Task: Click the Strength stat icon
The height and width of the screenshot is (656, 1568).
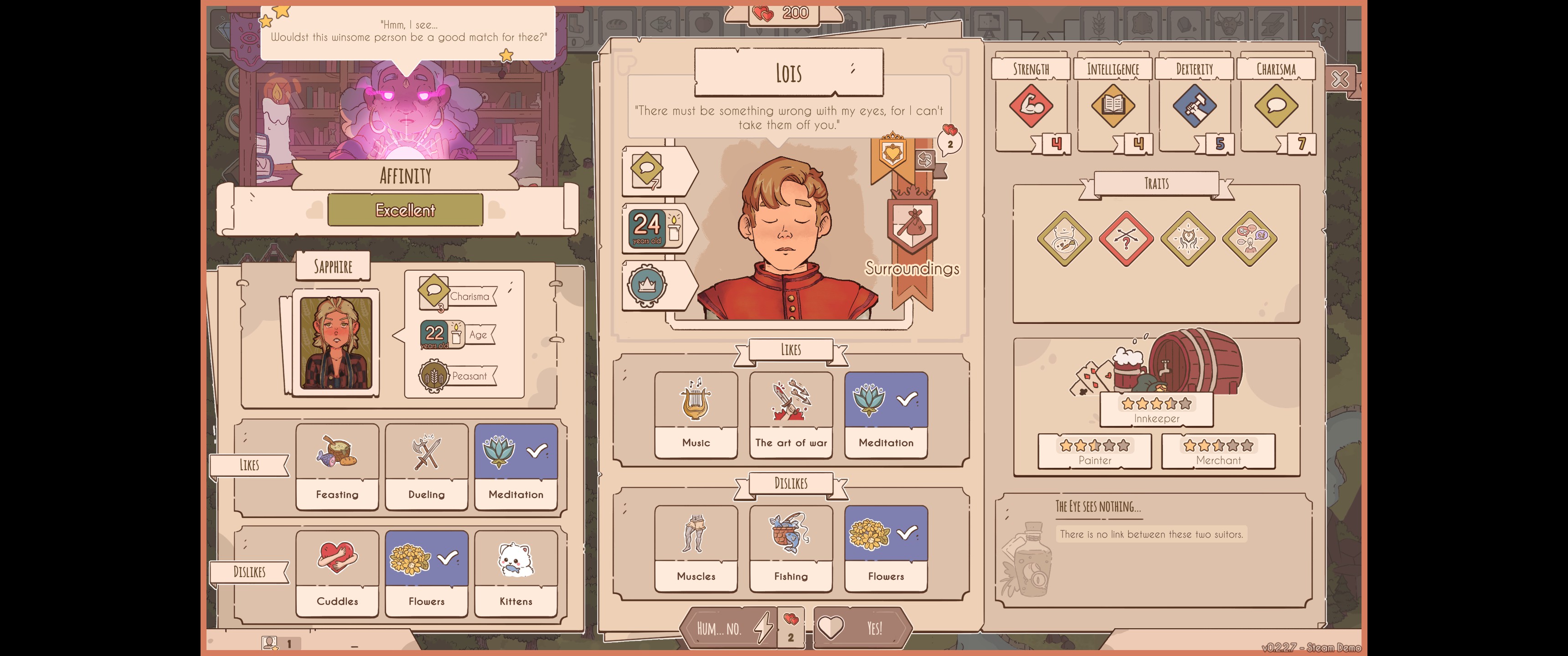Action: pyautogui.click(x=1031, y=106)
